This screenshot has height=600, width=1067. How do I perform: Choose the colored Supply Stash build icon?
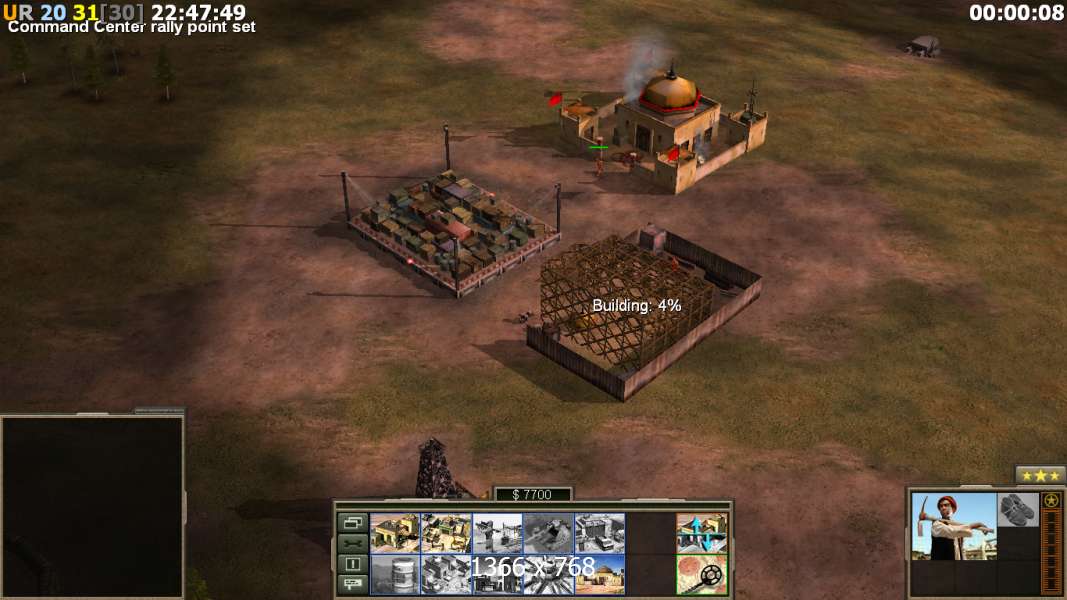[x=446, y=533]
